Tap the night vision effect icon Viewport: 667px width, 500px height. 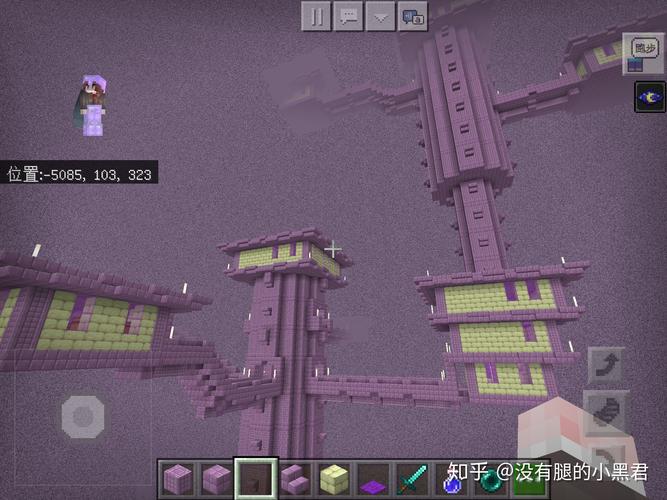tap(649, 97)
